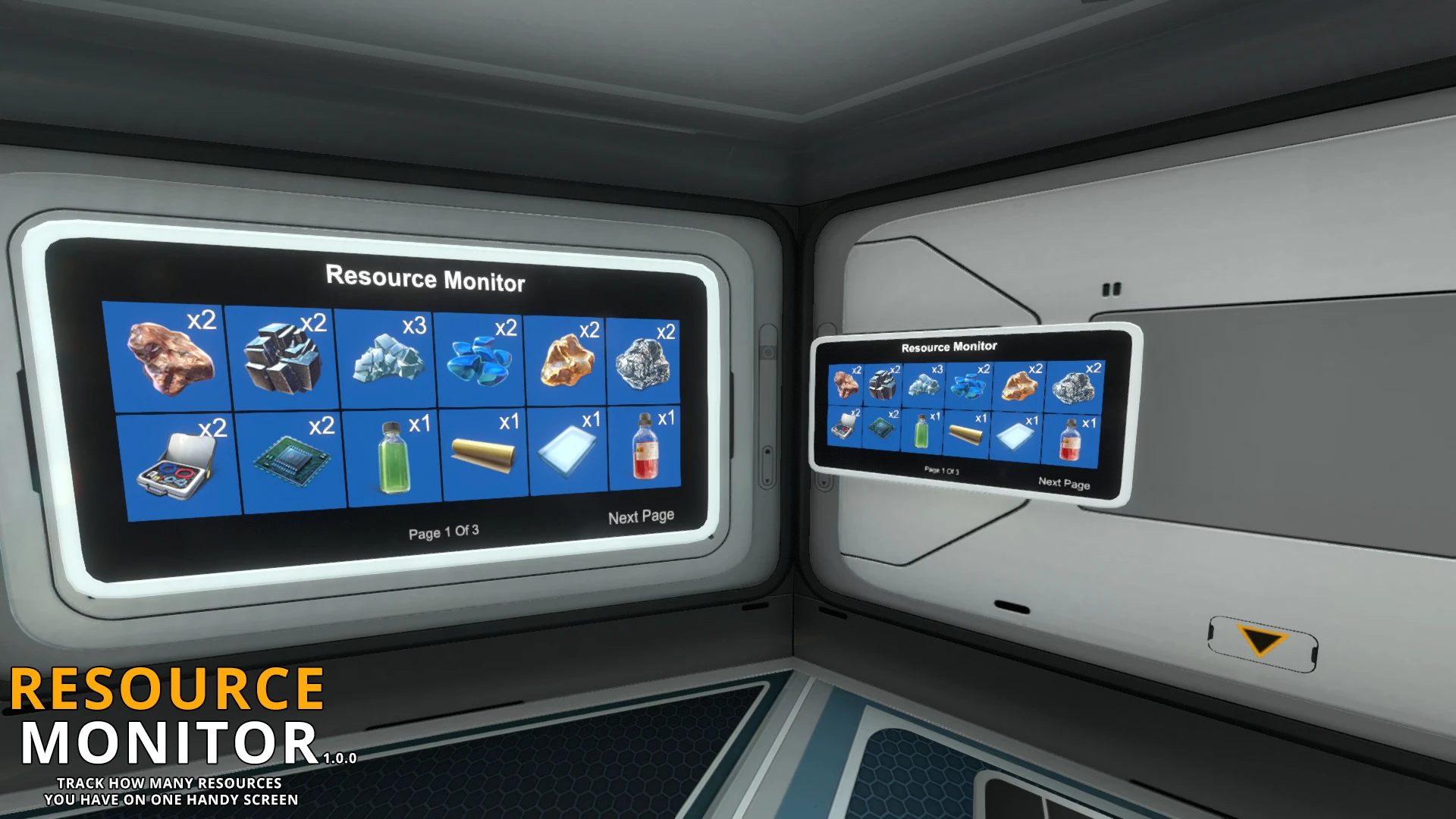Select the red chemical bottle showing x1
The image size is (1456, 819).
pos(648,451)
